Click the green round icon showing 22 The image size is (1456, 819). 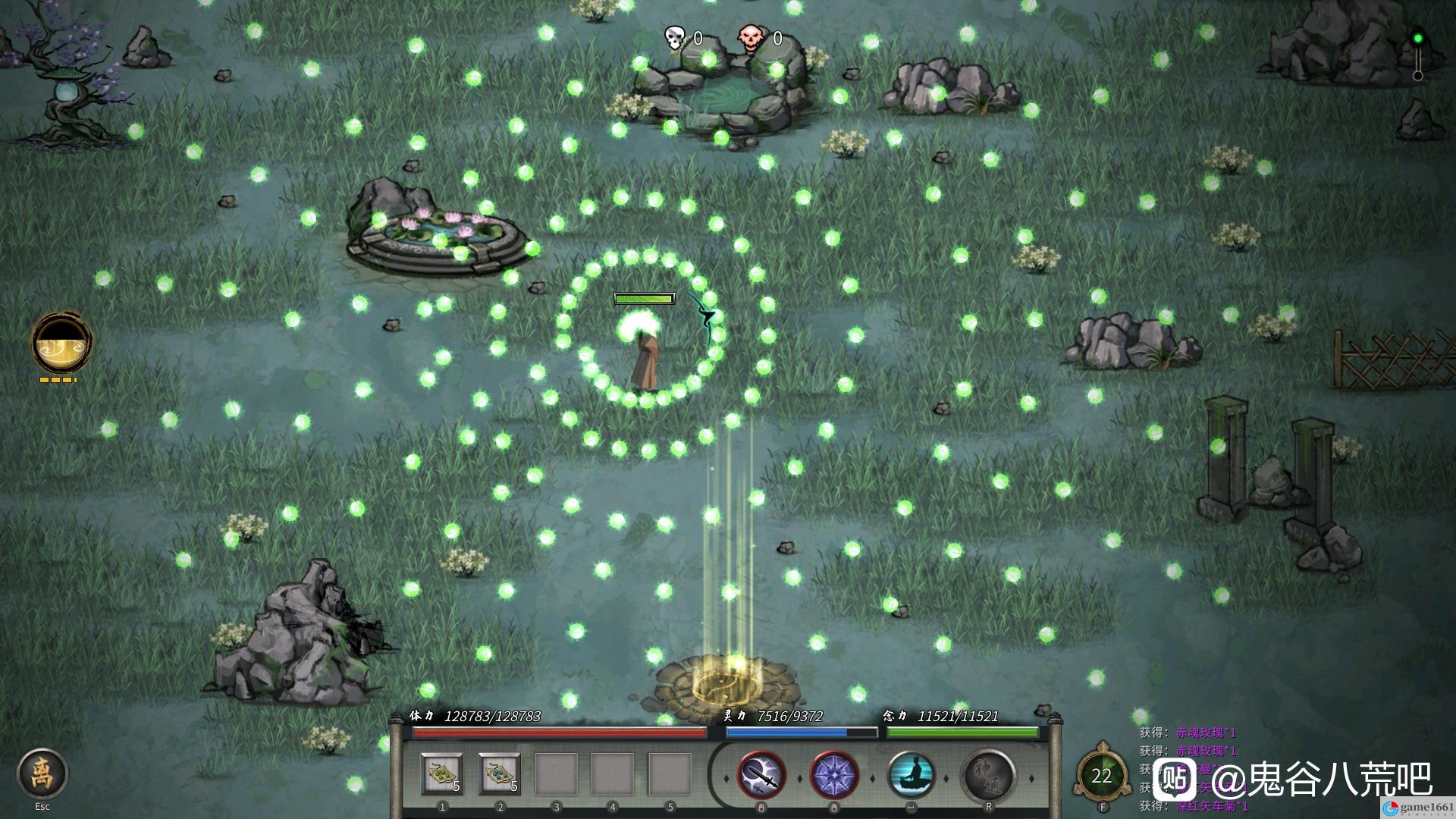[x=1101, y=776]
